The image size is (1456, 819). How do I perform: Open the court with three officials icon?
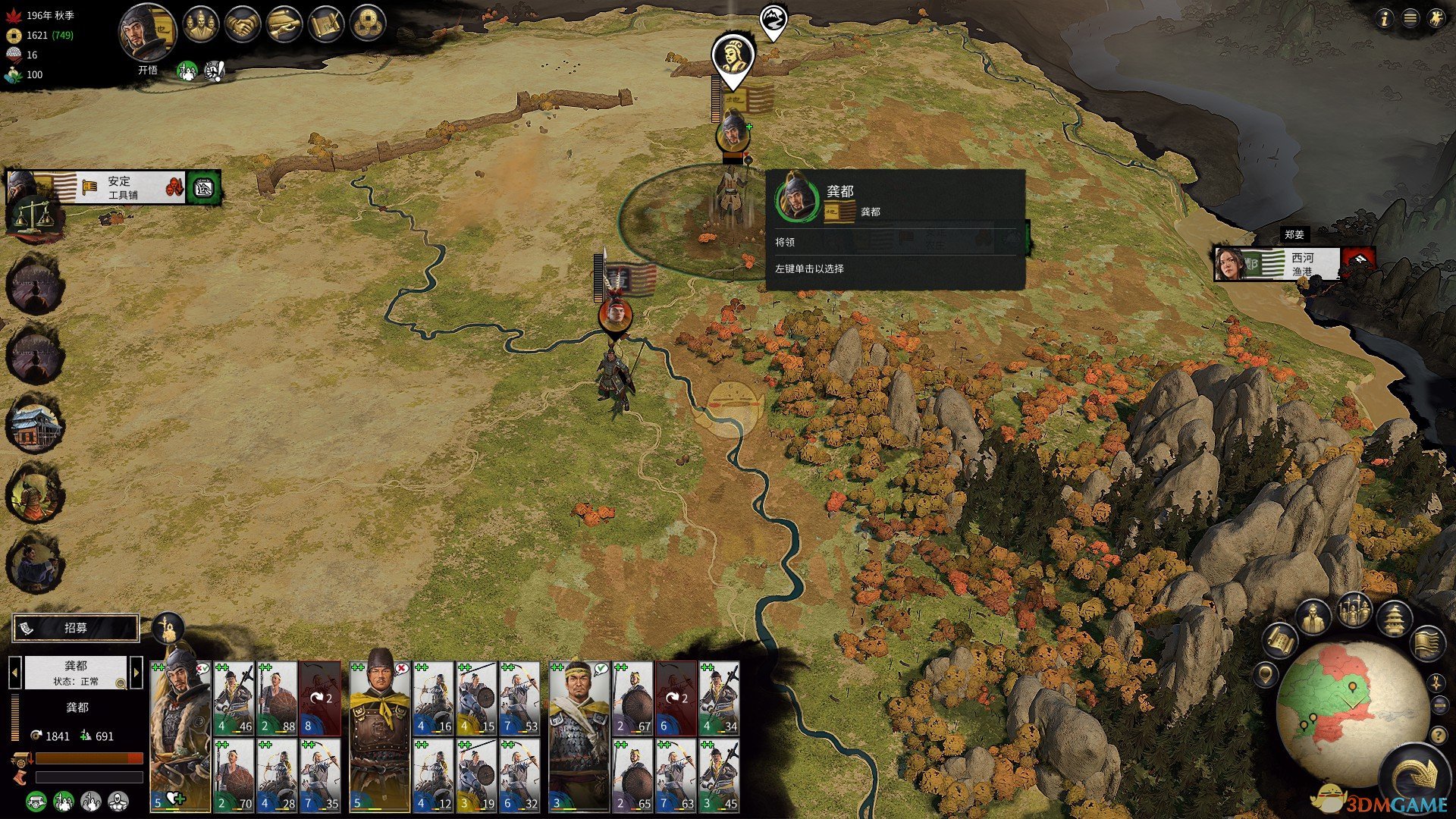[199, 25]
